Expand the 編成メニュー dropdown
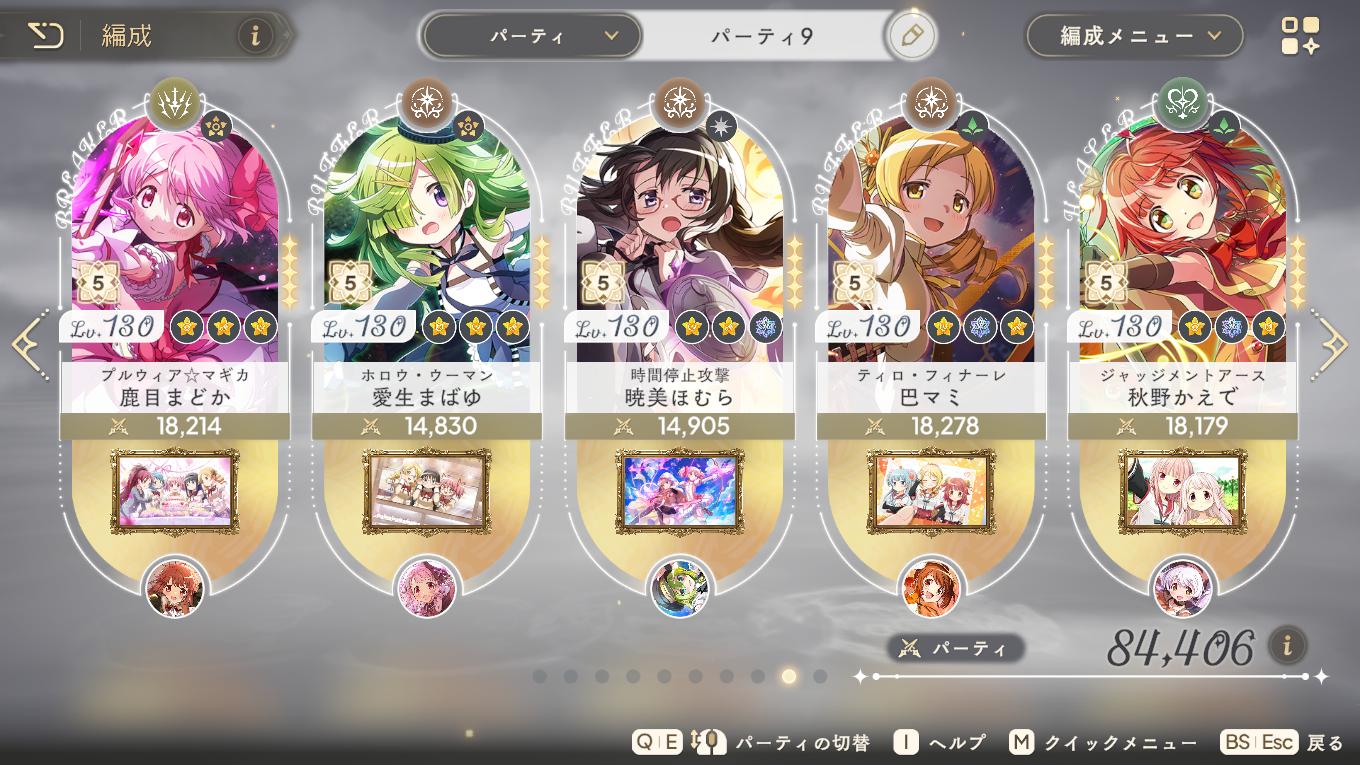Image resolution: width=1360 pixels, height=765 pixels. pos(1134,33)
